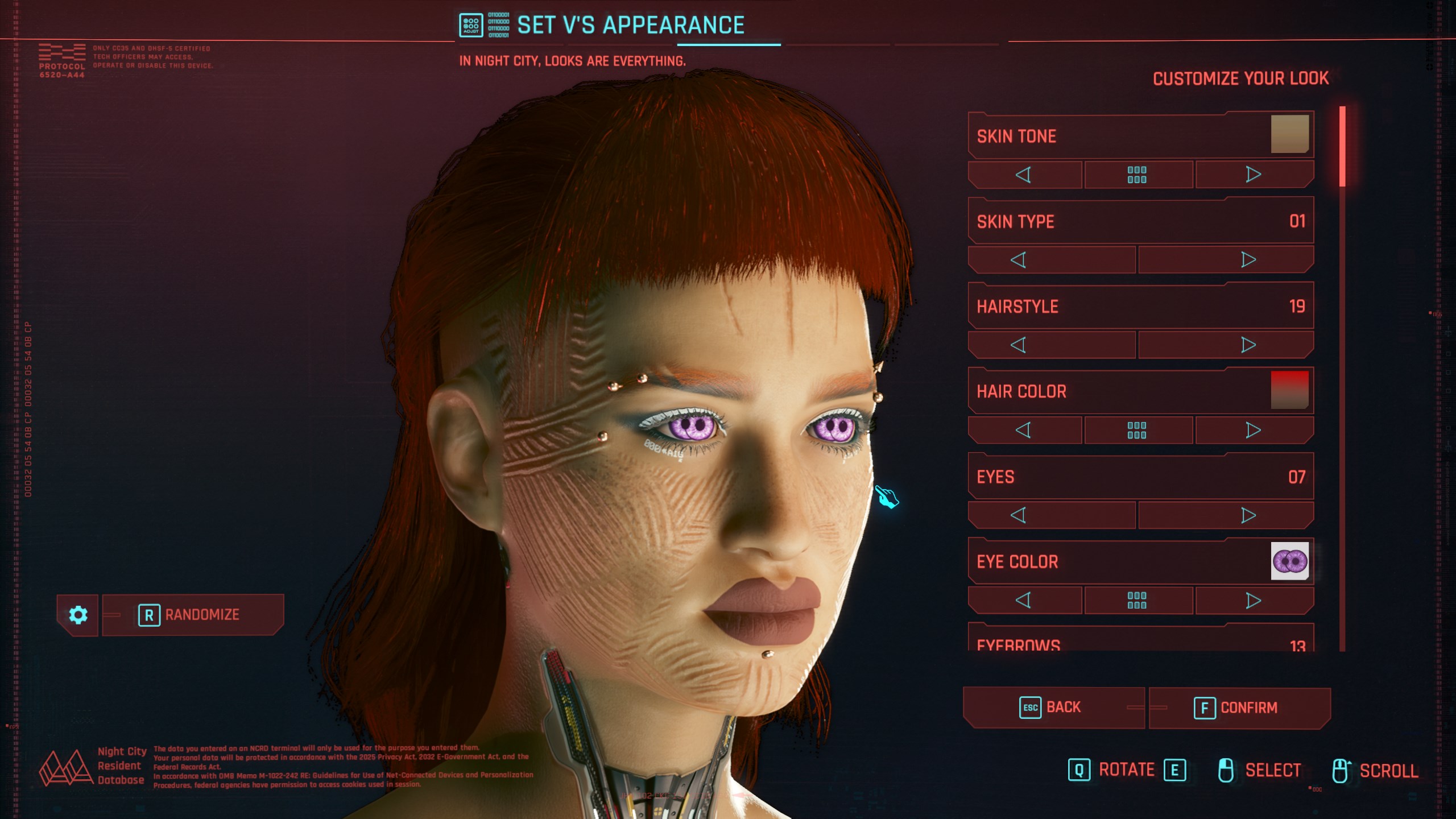Go to previous eye color
Image resolution: width=1456 pixels, height=819 pixels.
click(1024, 601)
